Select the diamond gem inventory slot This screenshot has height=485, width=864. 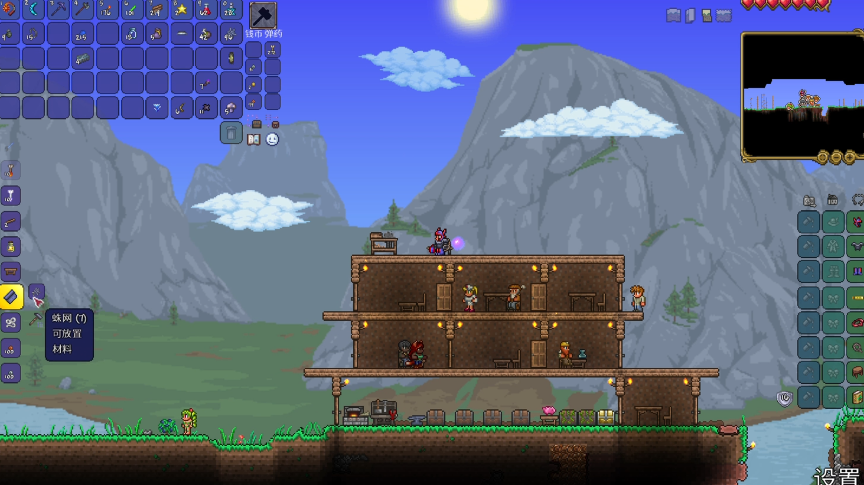(x=157, y=107)
